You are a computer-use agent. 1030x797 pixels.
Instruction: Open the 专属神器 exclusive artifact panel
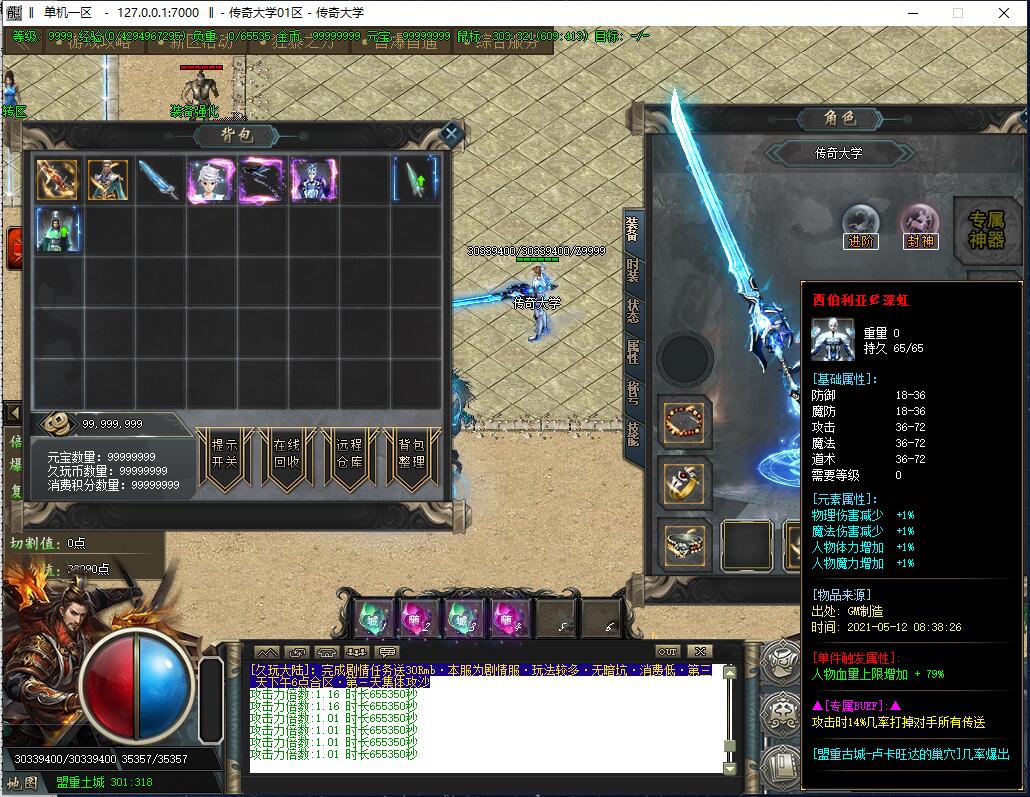(x=988, y=230)
